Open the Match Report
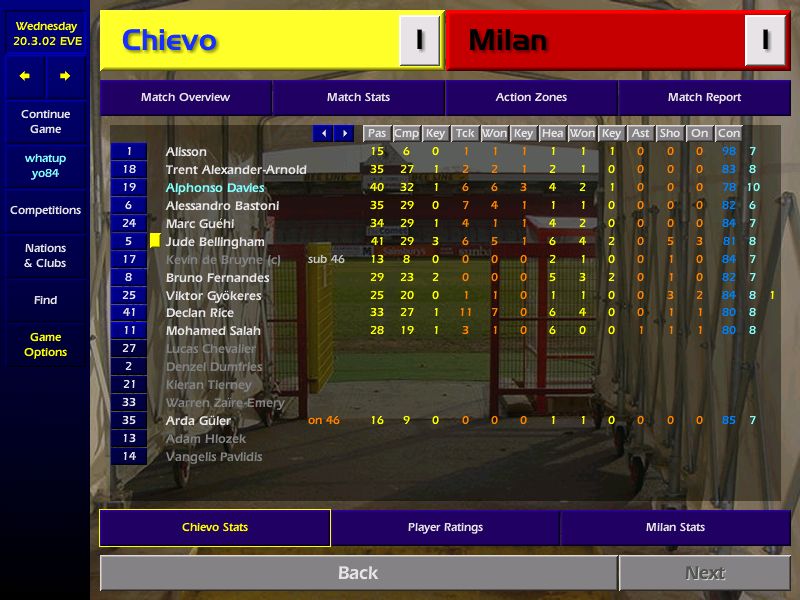The image size is (800, 600). 704,98
